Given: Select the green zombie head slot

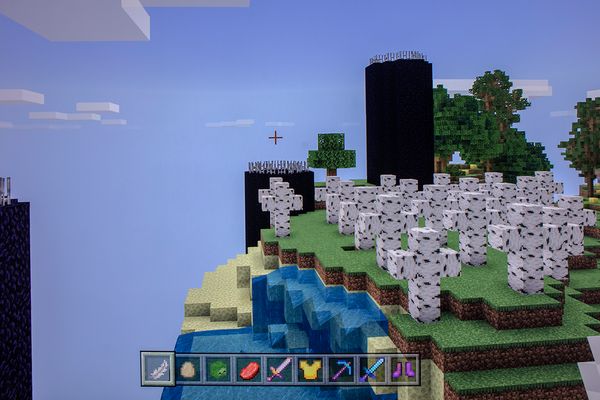Looking at the screenshot, I should pos(218,369).
